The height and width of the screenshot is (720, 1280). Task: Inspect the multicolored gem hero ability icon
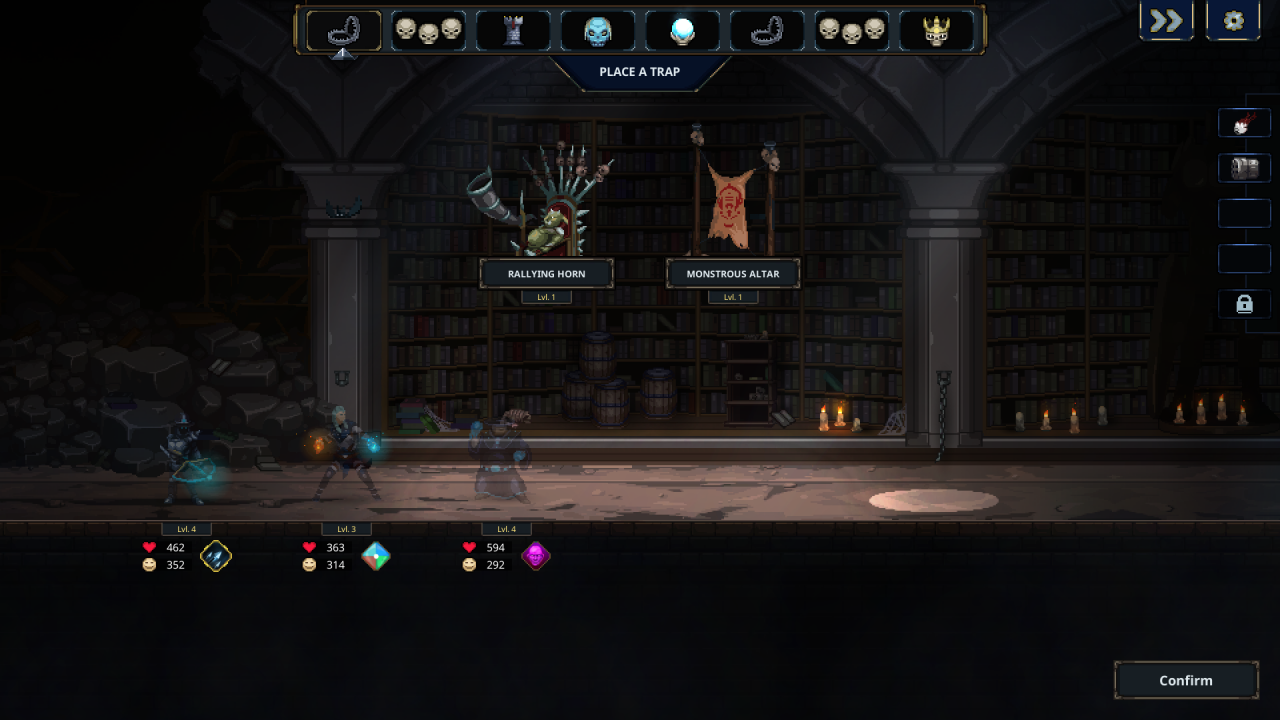click(376, 556)
